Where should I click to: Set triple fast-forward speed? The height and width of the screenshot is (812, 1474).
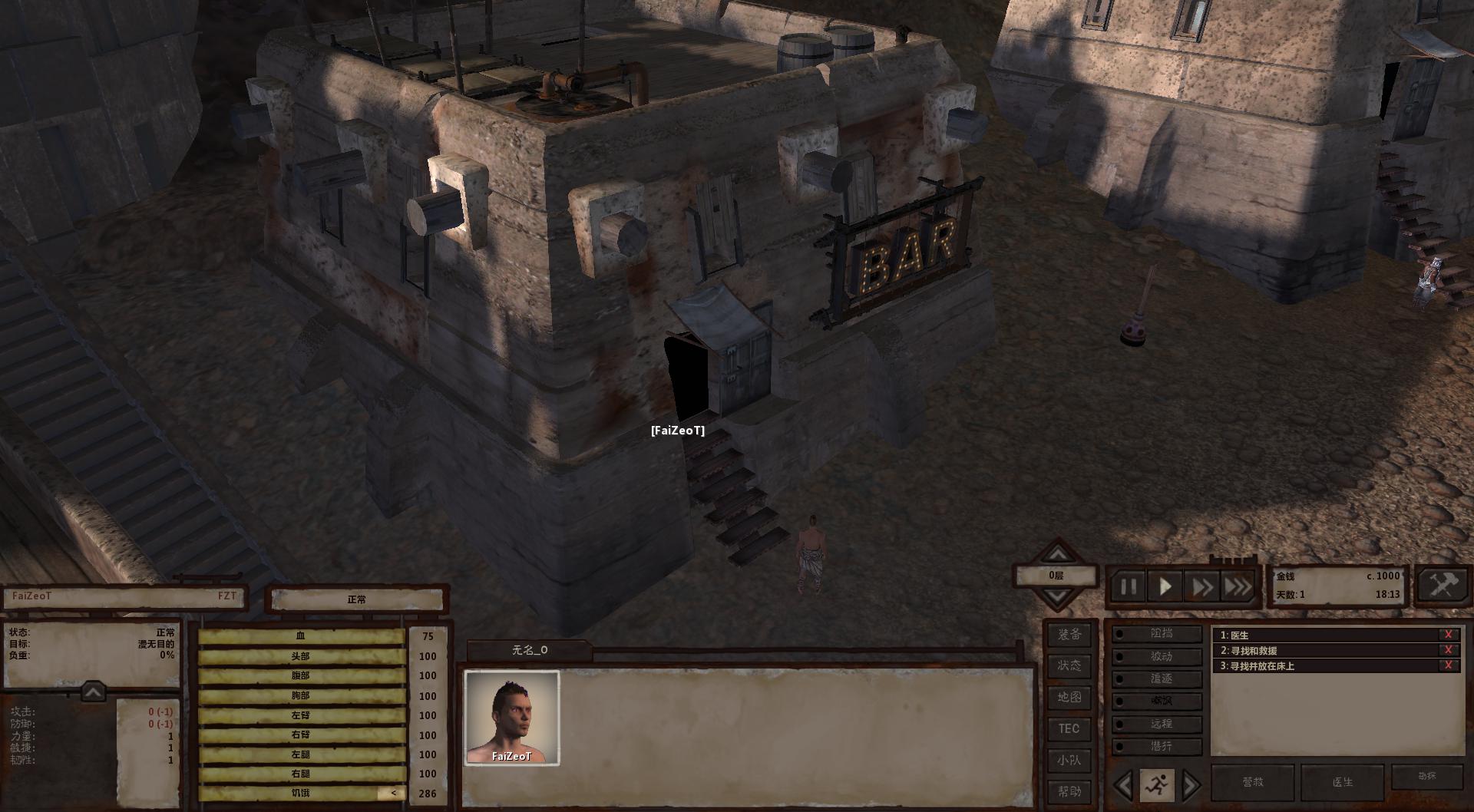1238,588
